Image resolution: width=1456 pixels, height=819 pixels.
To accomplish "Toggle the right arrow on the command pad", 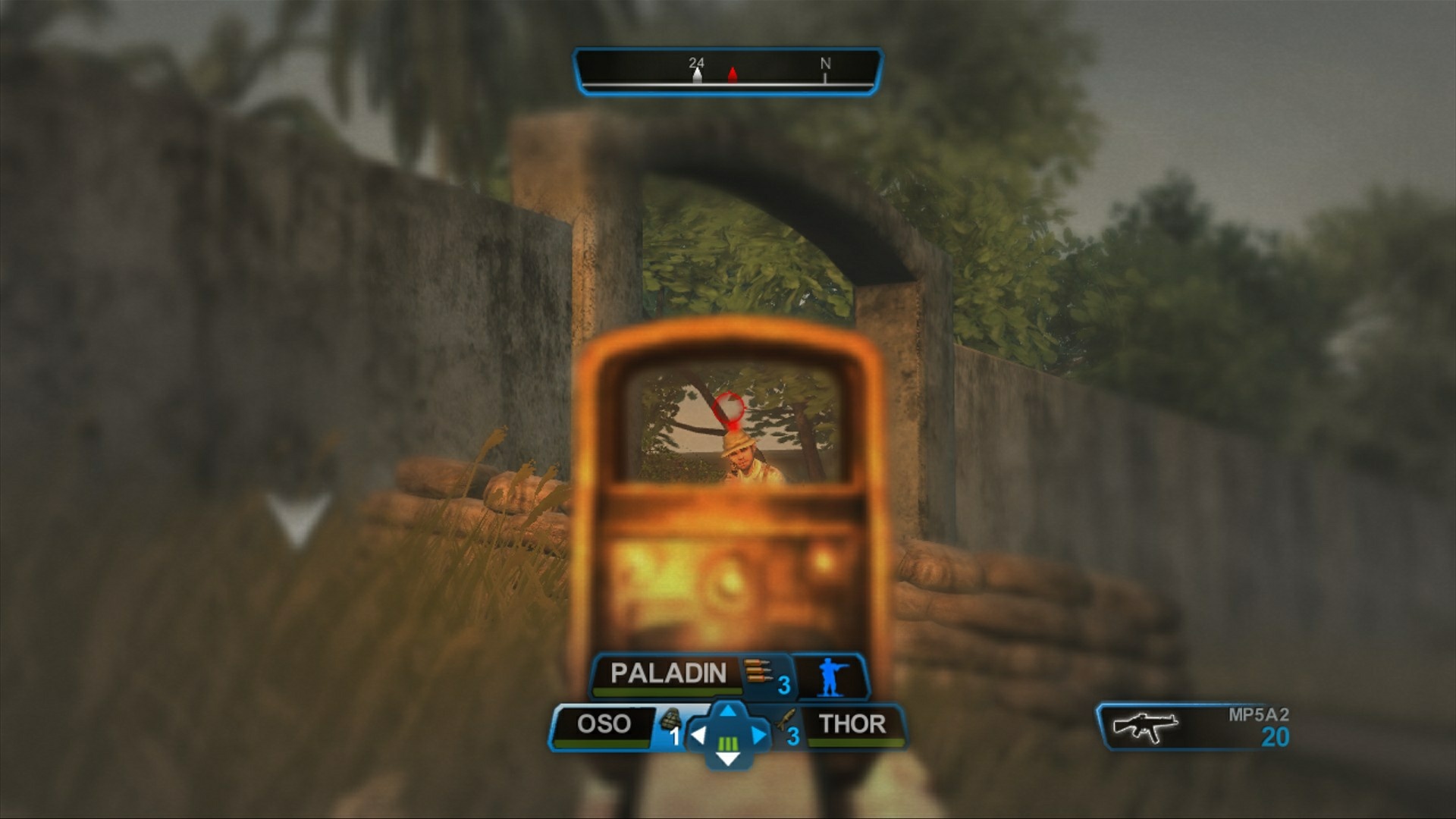I will pyautogui.click(x=757, y=737).
